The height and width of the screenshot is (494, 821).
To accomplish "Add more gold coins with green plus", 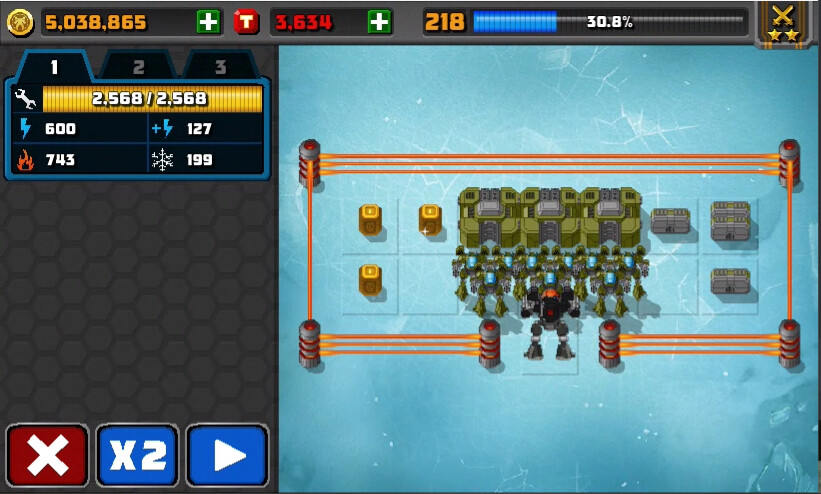I will 209,21.
